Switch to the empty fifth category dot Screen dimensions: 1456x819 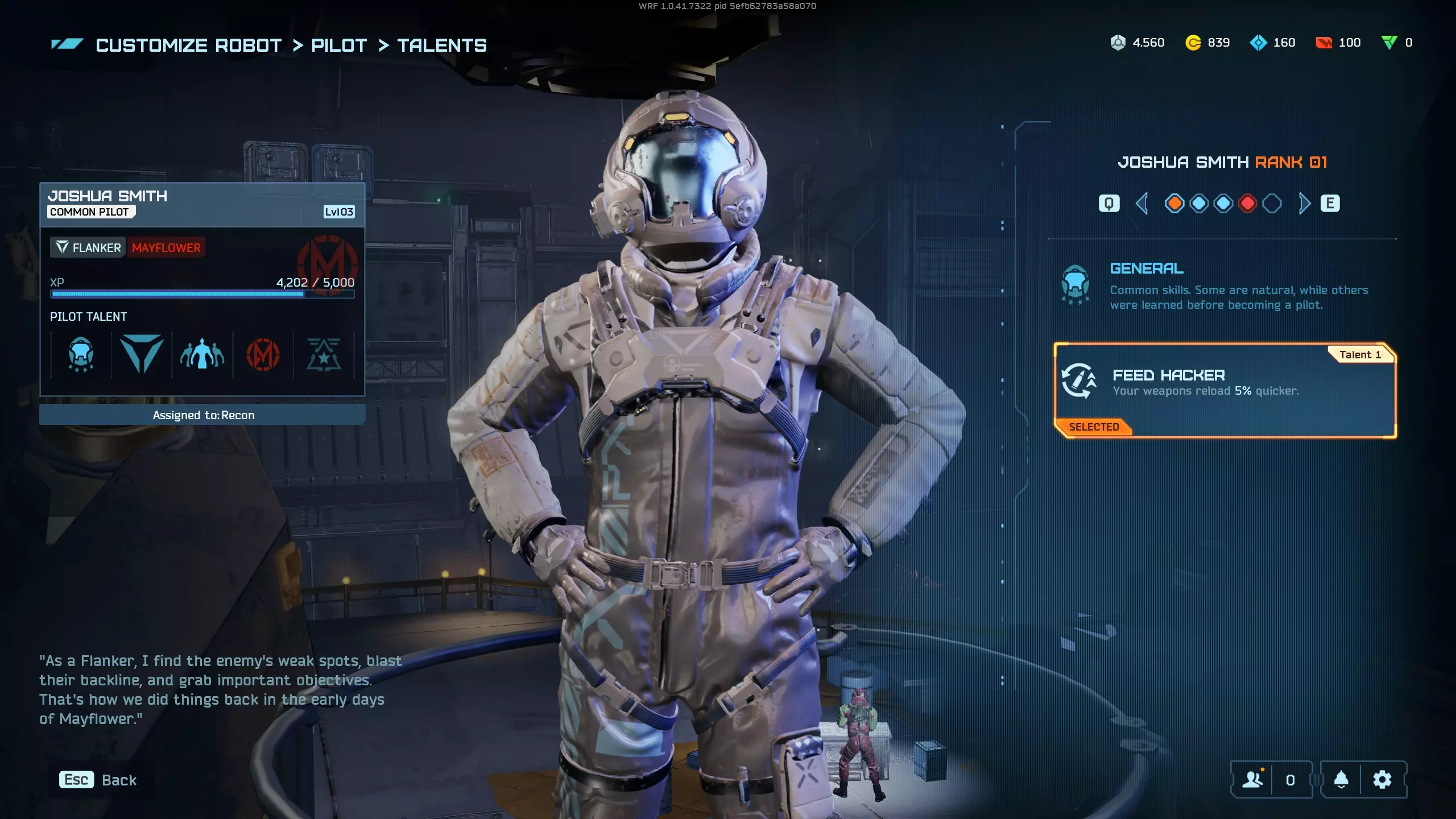click(1272, 204)
